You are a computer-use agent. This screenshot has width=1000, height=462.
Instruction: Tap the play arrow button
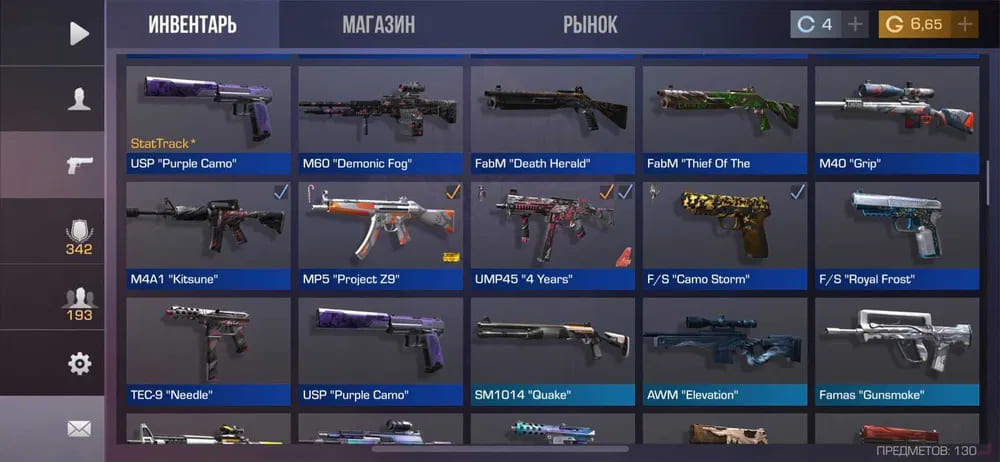pyautogui.click(x=79, y=33)
